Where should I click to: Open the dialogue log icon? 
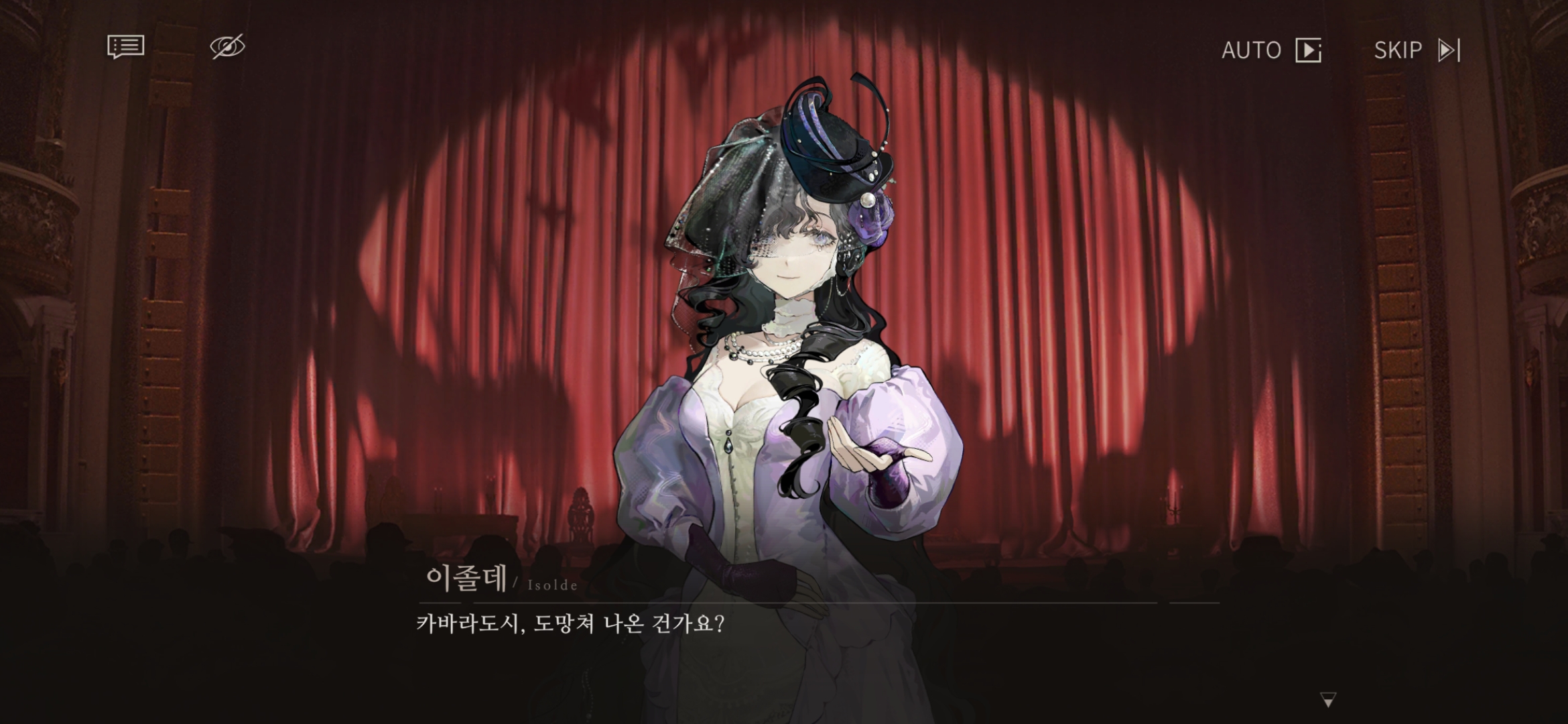coord(125,47)
